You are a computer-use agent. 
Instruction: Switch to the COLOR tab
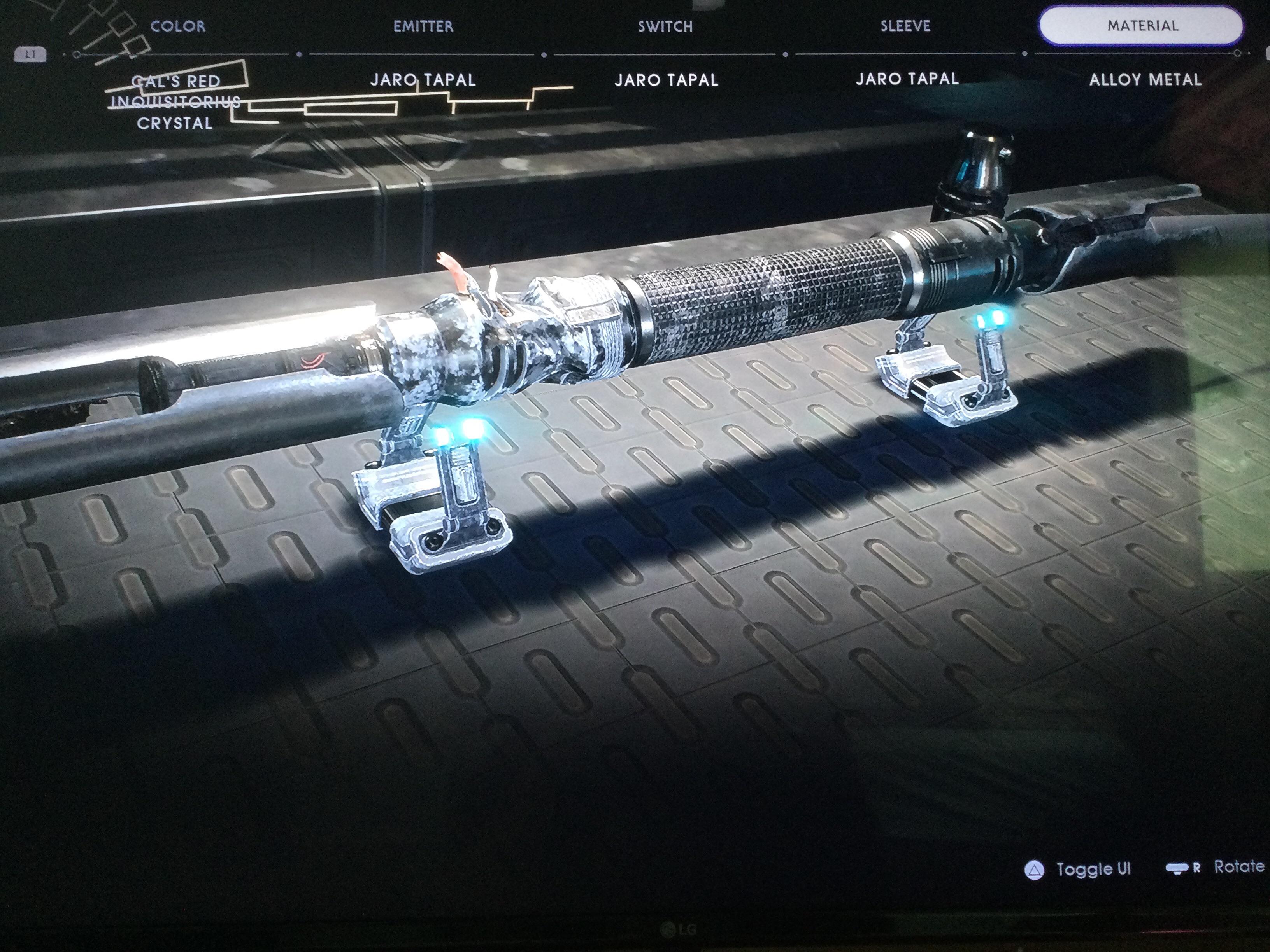pyautogui.click(x=178, y=26)
